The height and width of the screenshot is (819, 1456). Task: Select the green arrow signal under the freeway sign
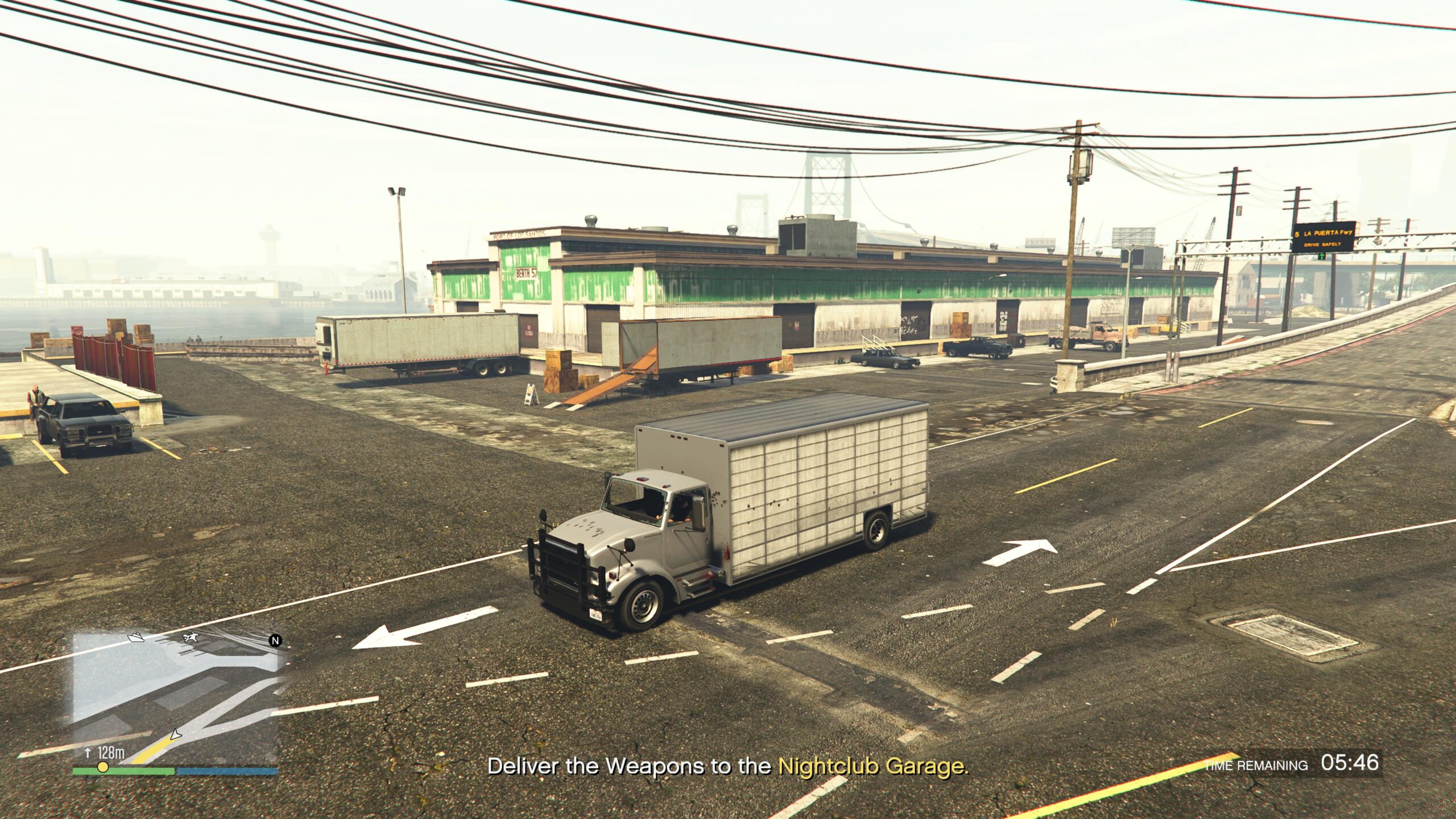pyautogui.click(x=1321, y=258)
